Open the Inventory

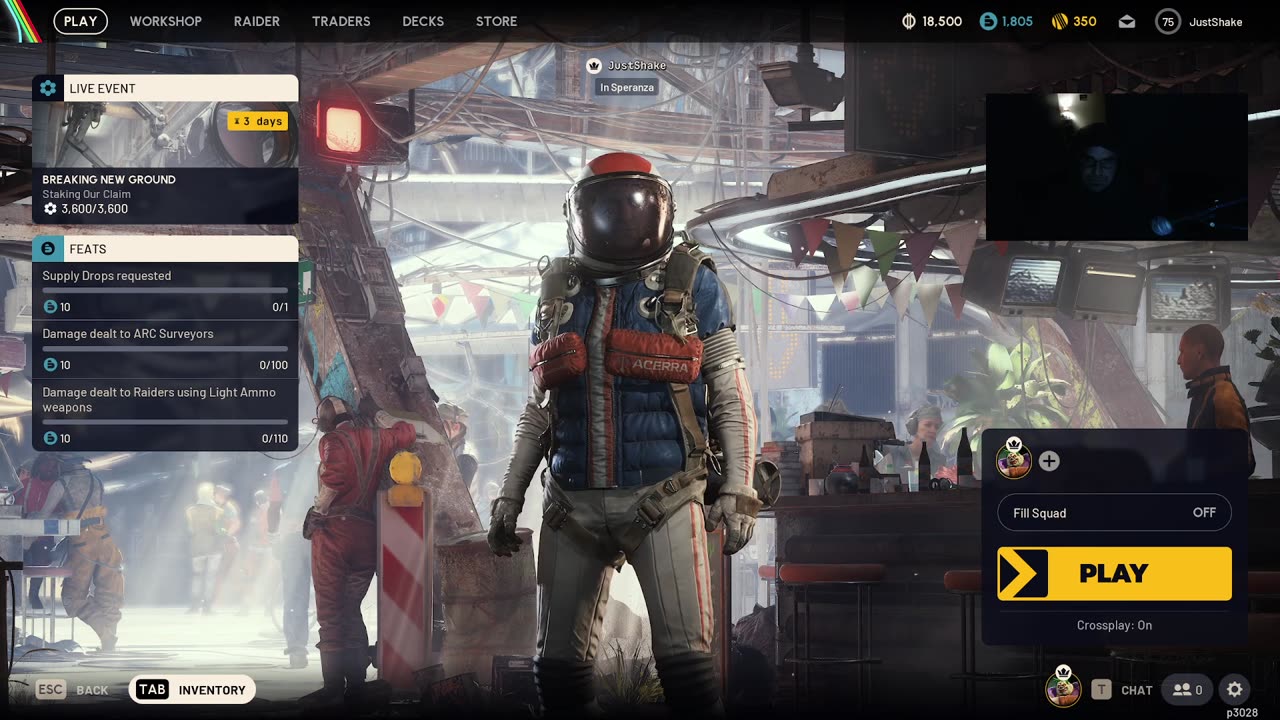(x=192, y=690)
